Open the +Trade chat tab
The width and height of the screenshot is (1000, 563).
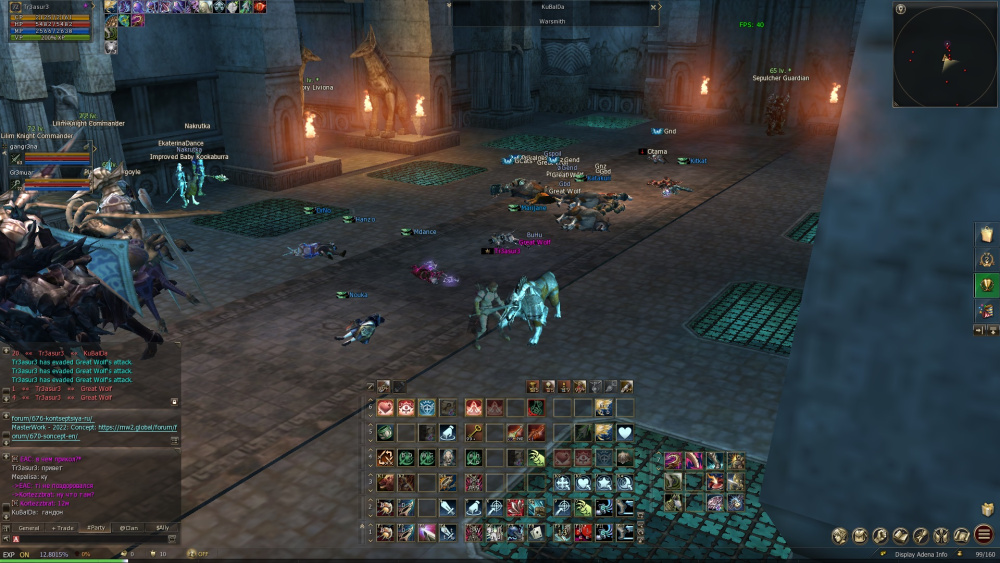pyautogui.click(x=63, y=527)
